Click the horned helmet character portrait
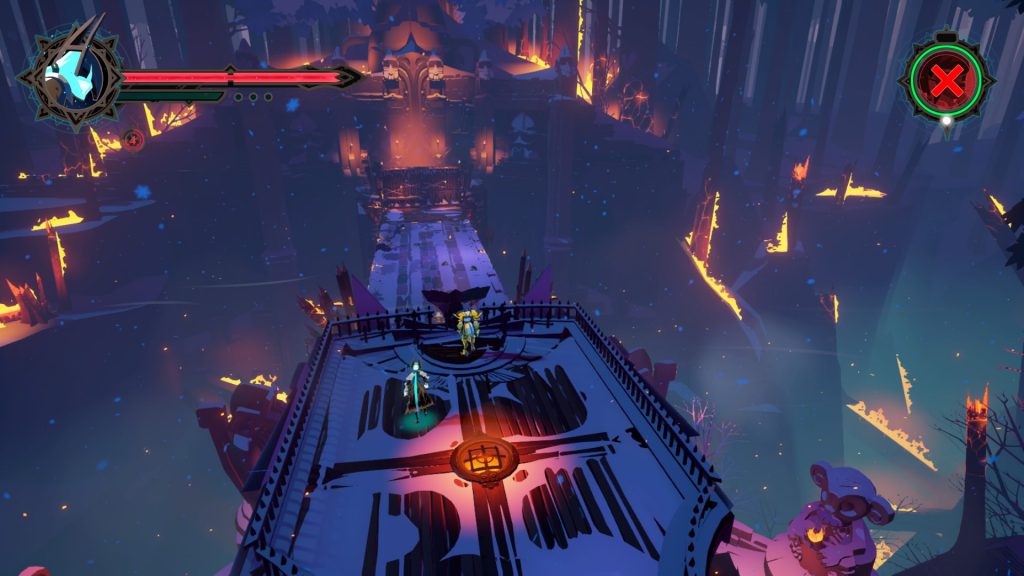Viewport: 1024px width, 576px height. point(70,77)
